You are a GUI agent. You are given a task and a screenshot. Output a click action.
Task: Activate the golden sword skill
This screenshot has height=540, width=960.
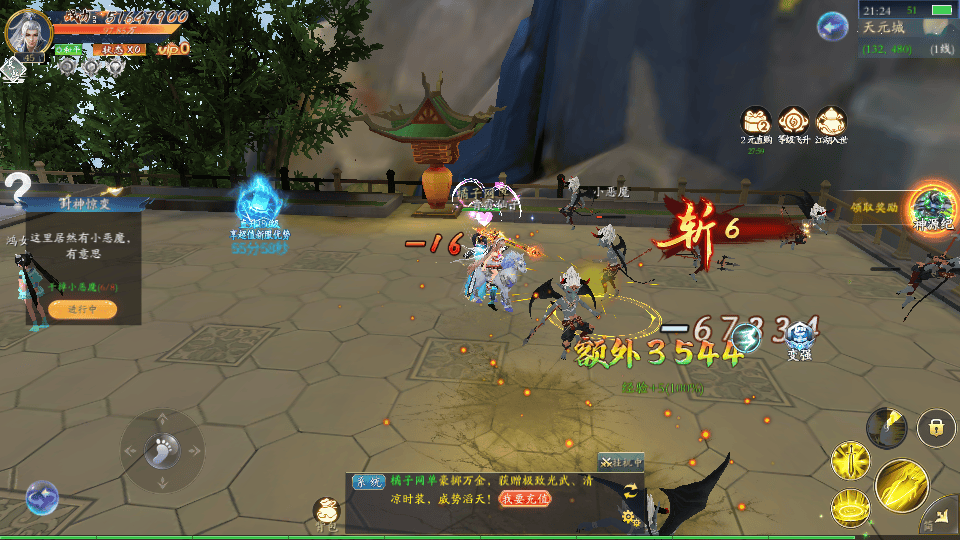click(850, 462)
